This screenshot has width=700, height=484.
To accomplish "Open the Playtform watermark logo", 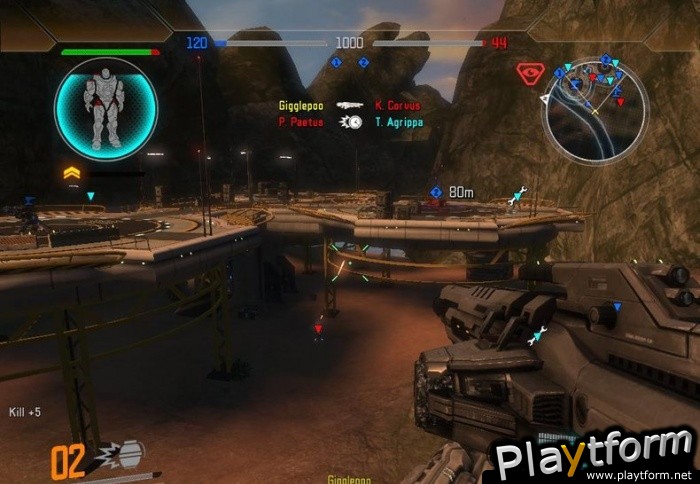I will point(594,457).
